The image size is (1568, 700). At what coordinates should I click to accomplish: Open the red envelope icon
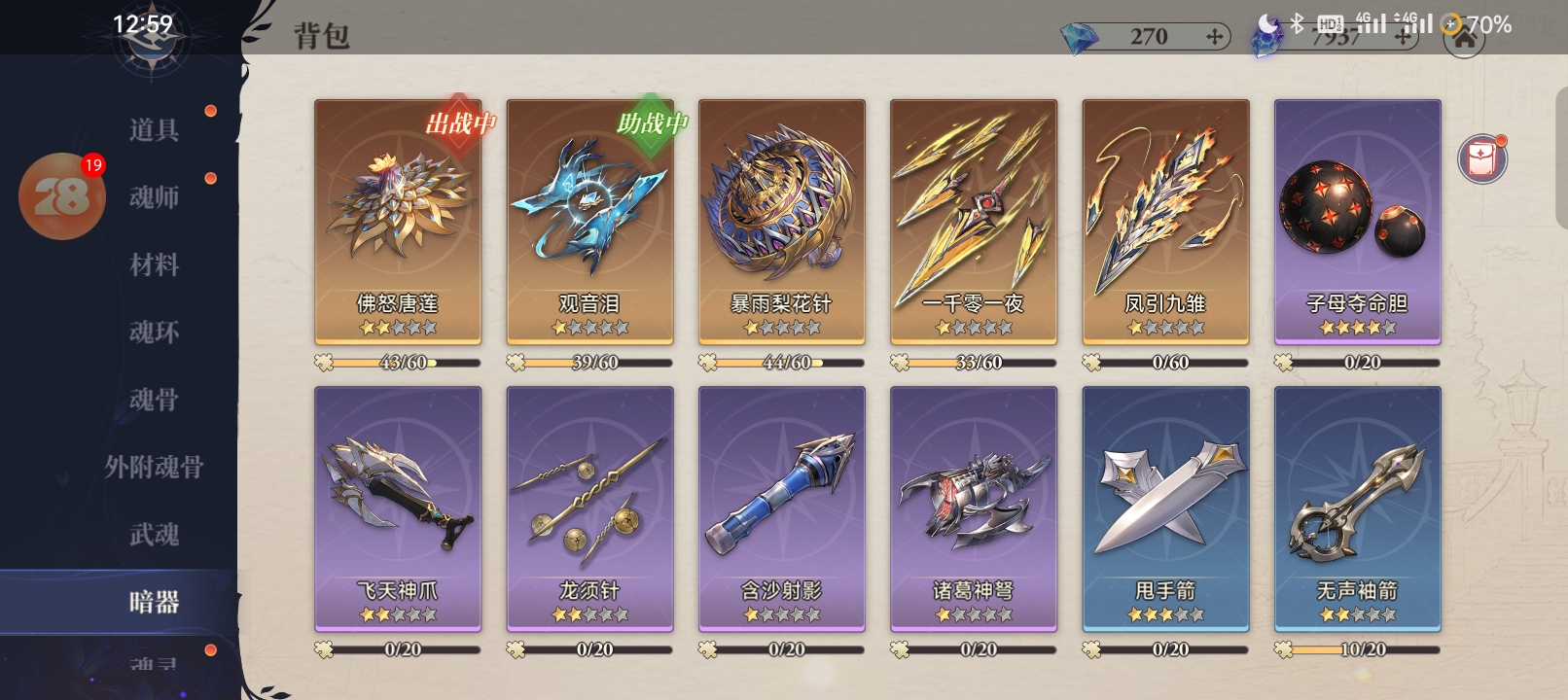click(x=1481, y=158)
